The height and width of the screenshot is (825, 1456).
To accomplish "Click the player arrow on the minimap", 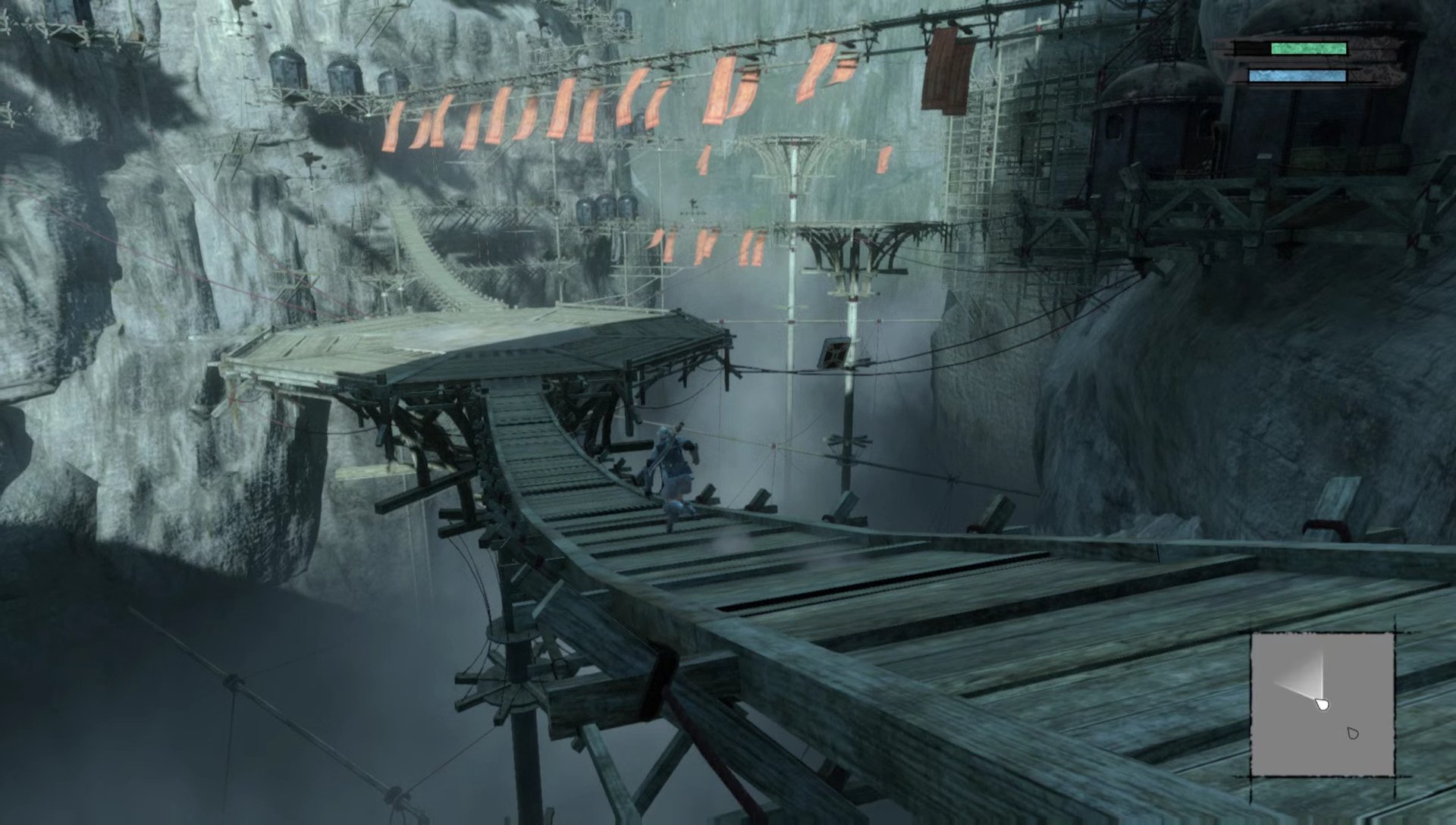I will (1323, 705).
